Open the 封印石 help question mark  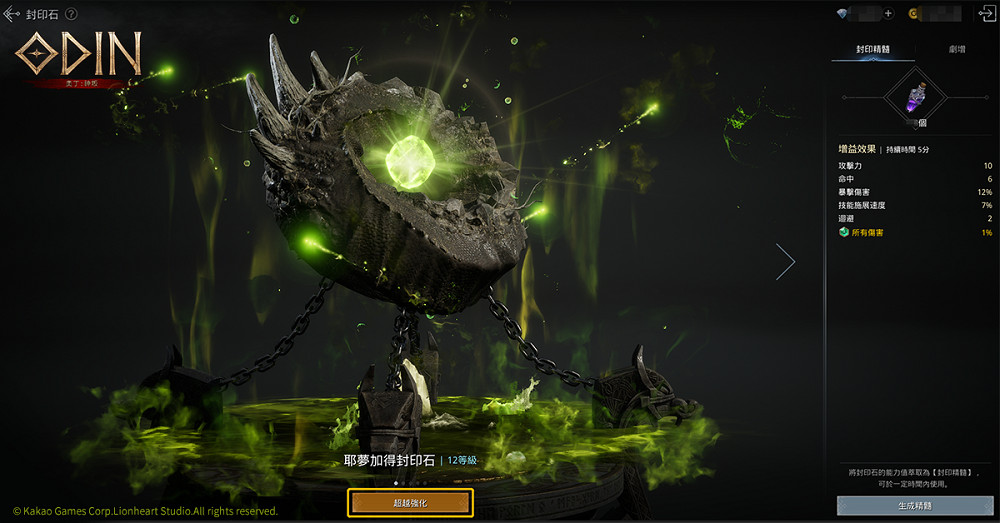click(72, 15)
